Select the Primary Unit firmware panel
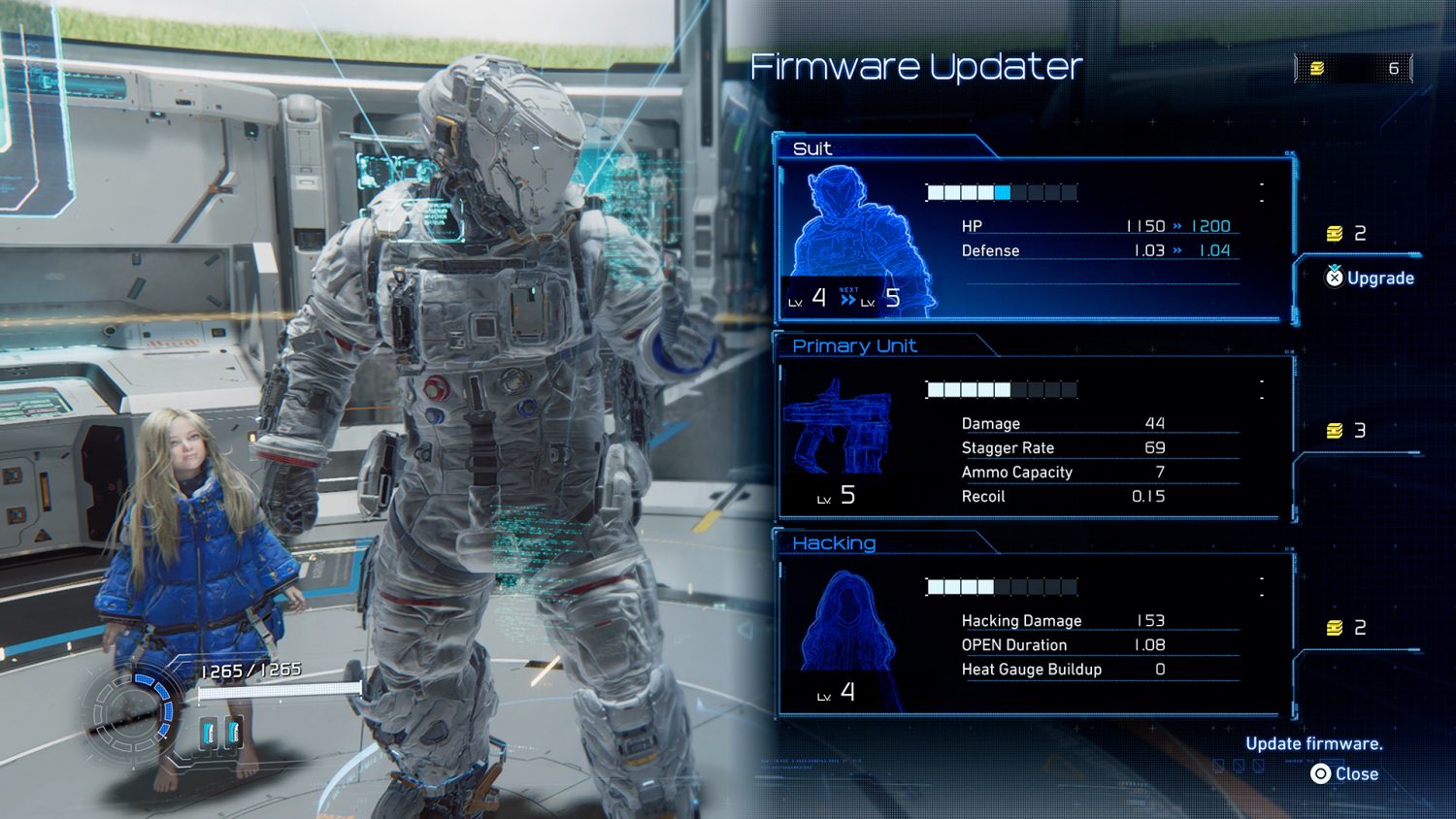The width and height of the screenshot is (1456, 819). tap(1035, 439)
